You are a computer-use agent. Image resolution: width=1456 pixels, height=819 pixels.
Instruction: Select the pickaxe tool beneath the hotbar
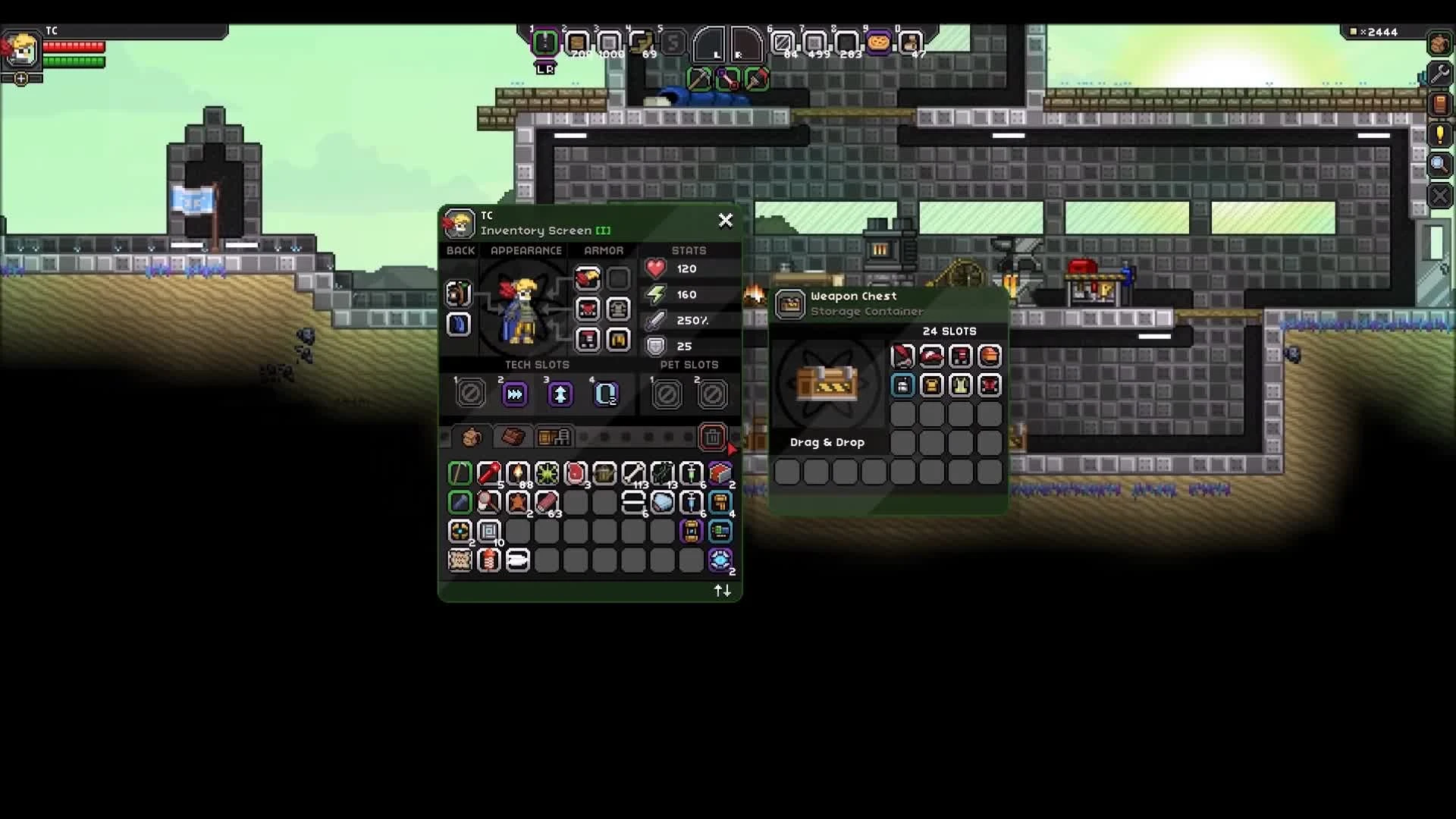[699, 78]
